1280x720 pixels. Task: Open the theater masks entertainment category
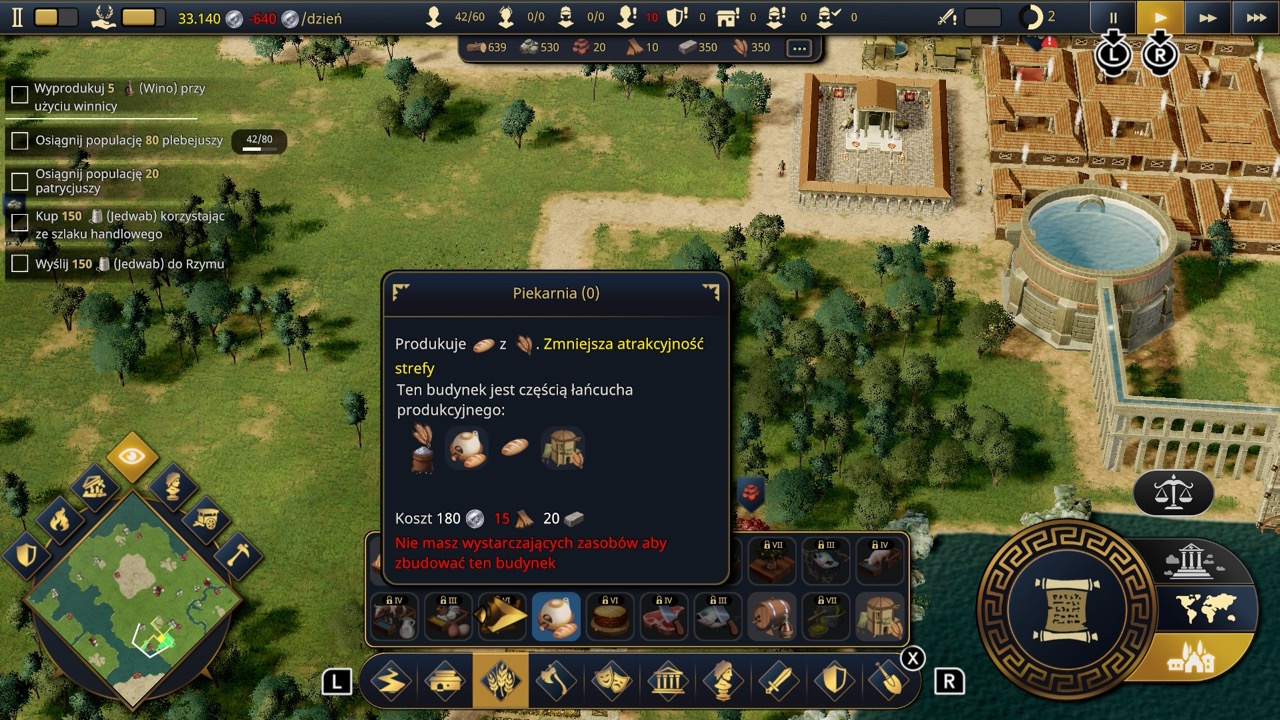(x=611, y=682)
